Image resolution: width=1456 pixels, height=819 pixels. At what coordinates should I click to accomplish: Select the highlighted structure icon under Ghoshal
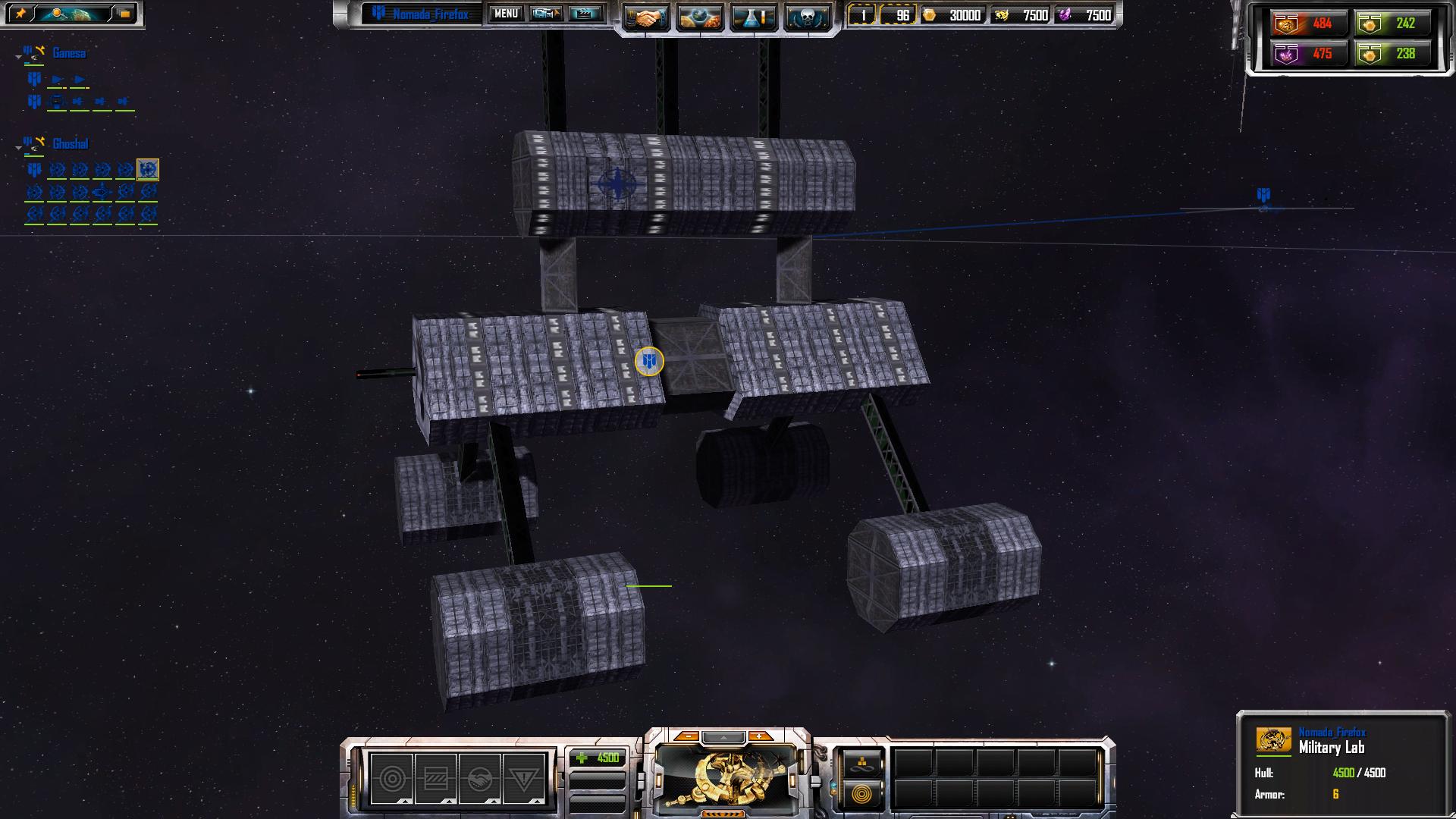tap(148, 169)
